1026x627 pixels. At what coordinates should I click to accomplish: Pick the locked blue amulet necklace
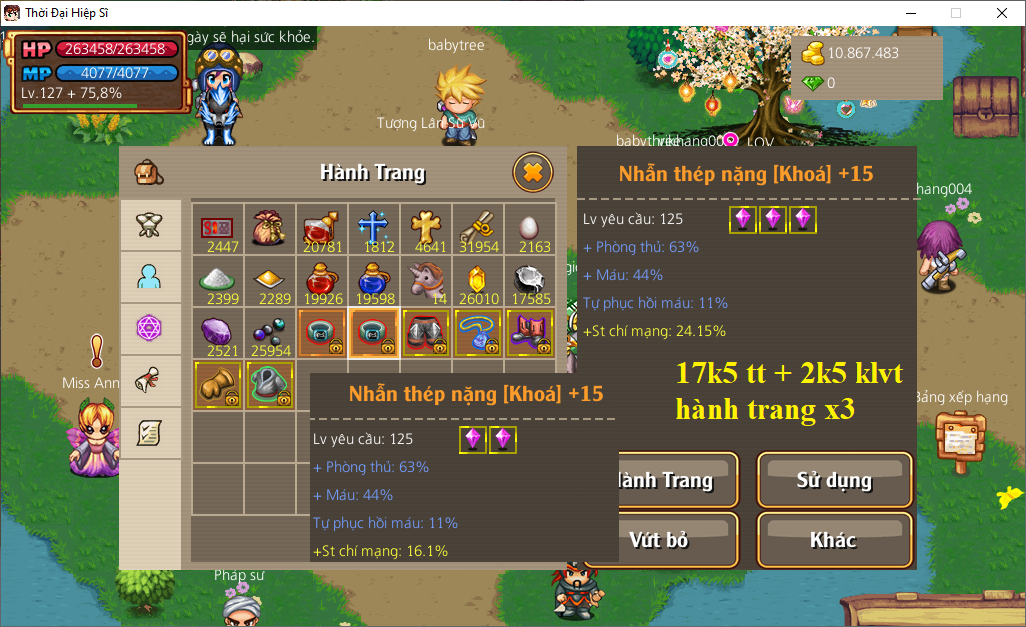478,332
